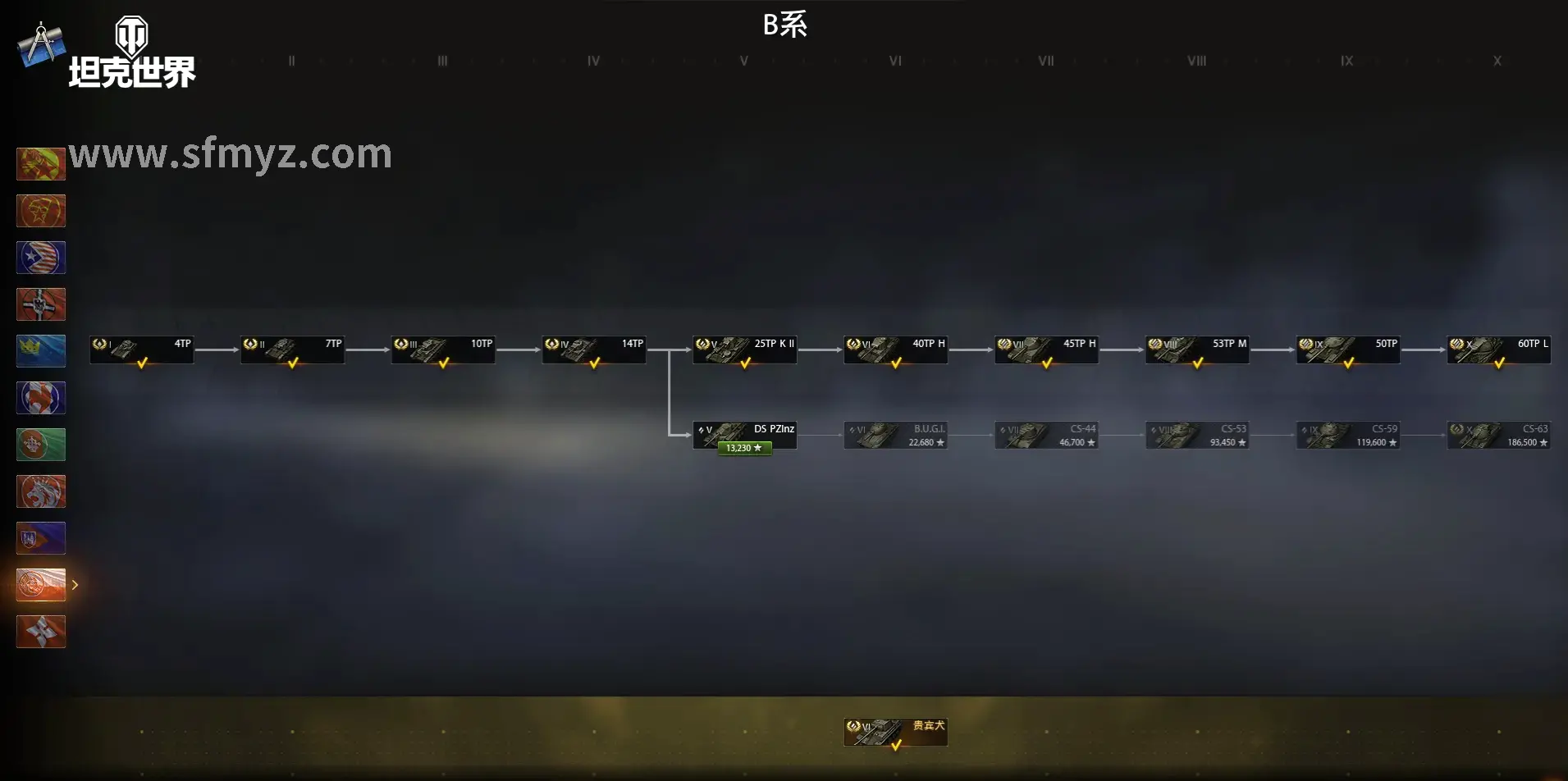Select the Ukrainian nation flag
1568x781 pixels.
(x=41, y=537)
